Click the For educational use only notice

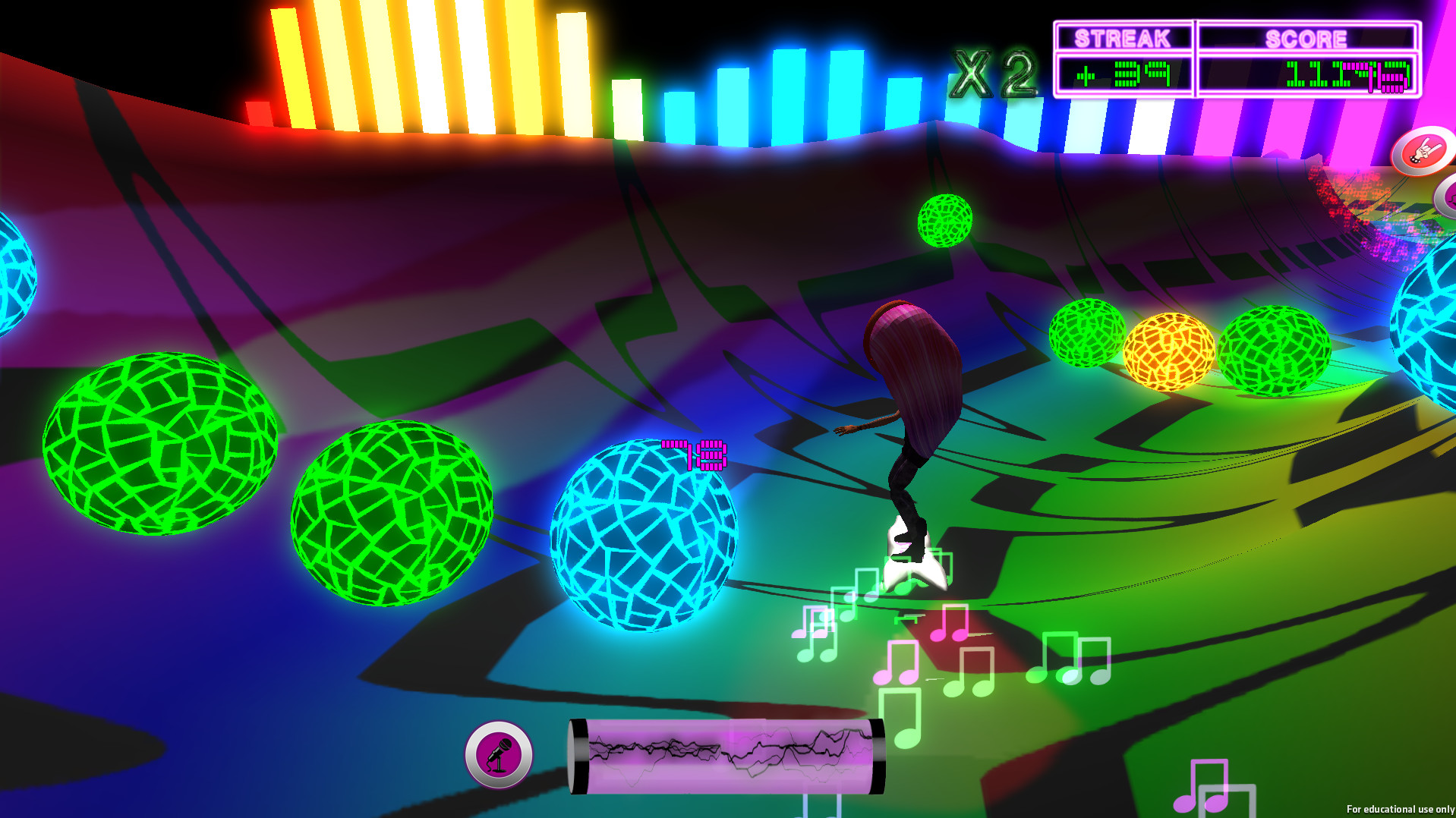point(1402,809)
